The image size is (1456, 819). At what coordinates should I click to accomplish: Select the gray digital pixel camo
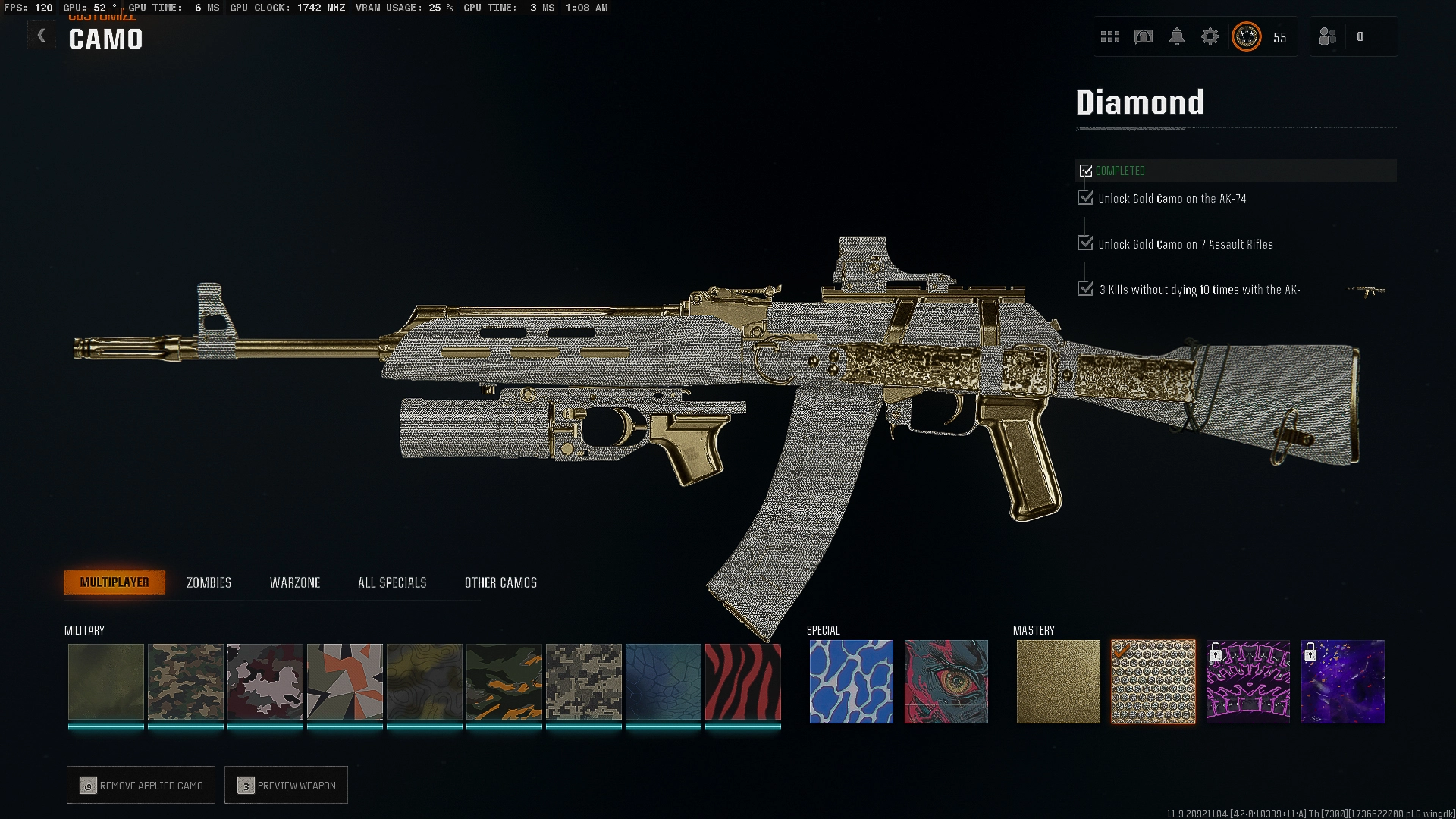point(583,681)
